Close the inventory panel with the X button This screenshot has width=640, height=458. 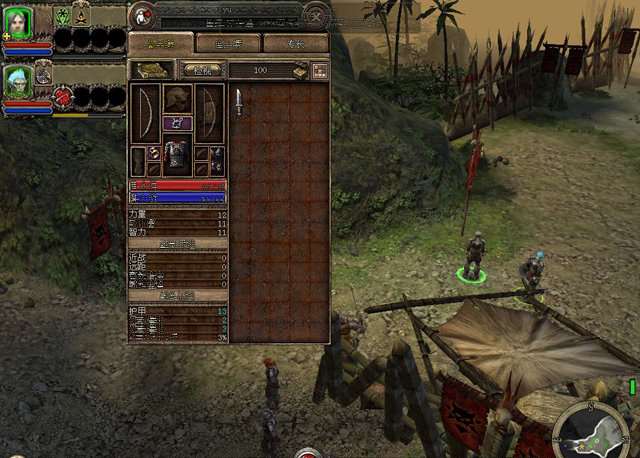316,15
